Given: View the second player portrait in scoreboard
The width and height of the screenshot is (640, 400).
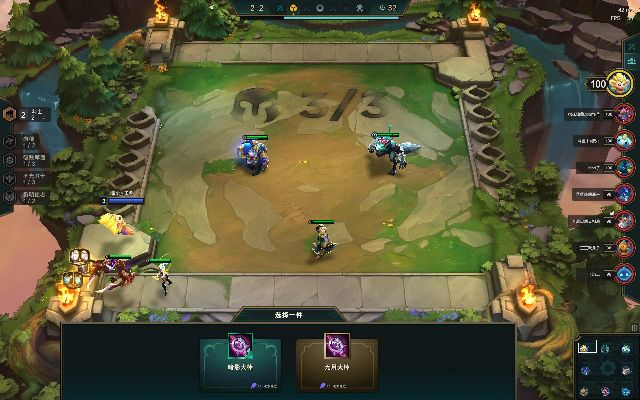Looking at the screenshot, I should [624, 141].
